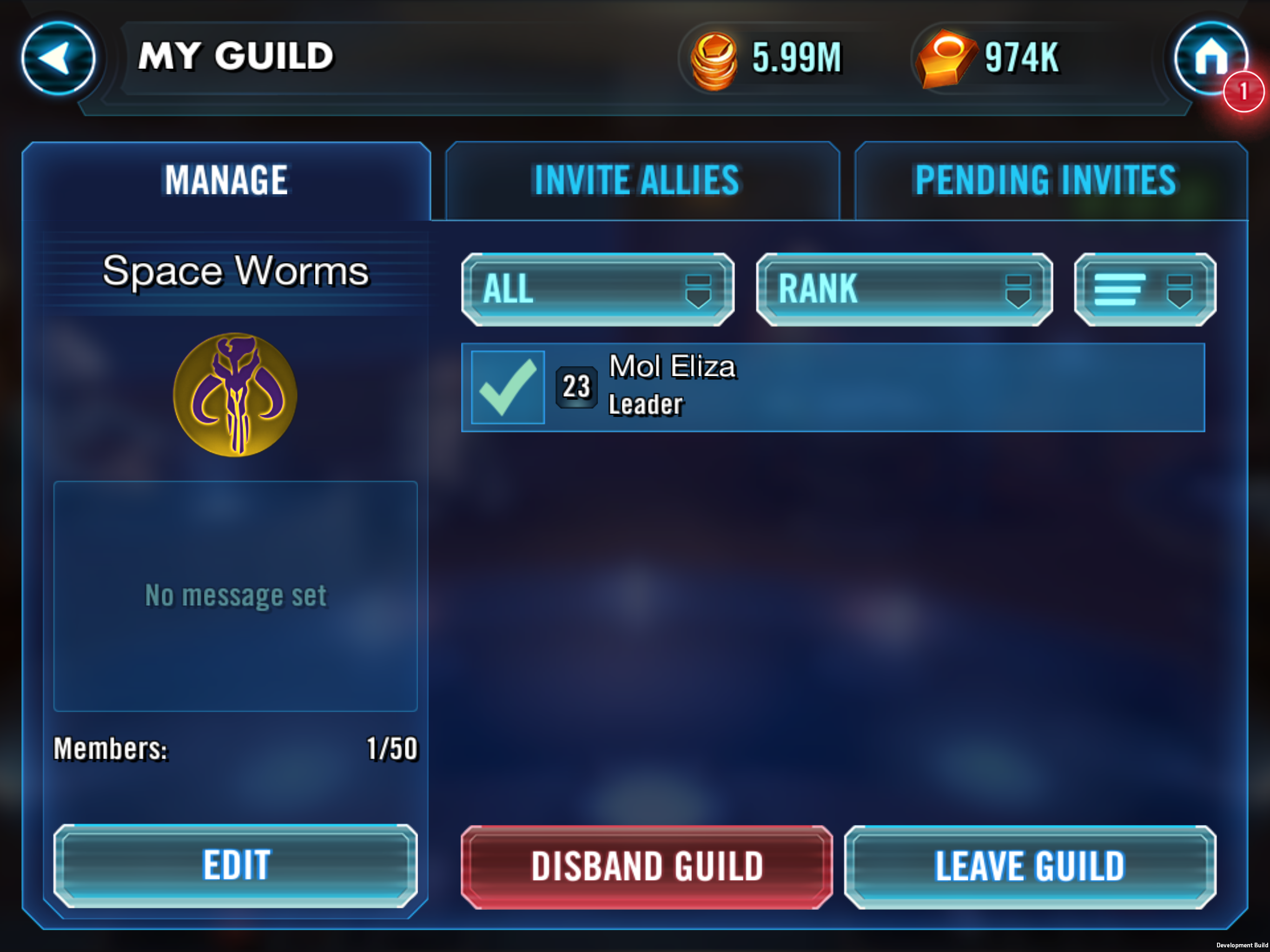
Task: Open the RANK sort dropdown
Action: (904, 289)
